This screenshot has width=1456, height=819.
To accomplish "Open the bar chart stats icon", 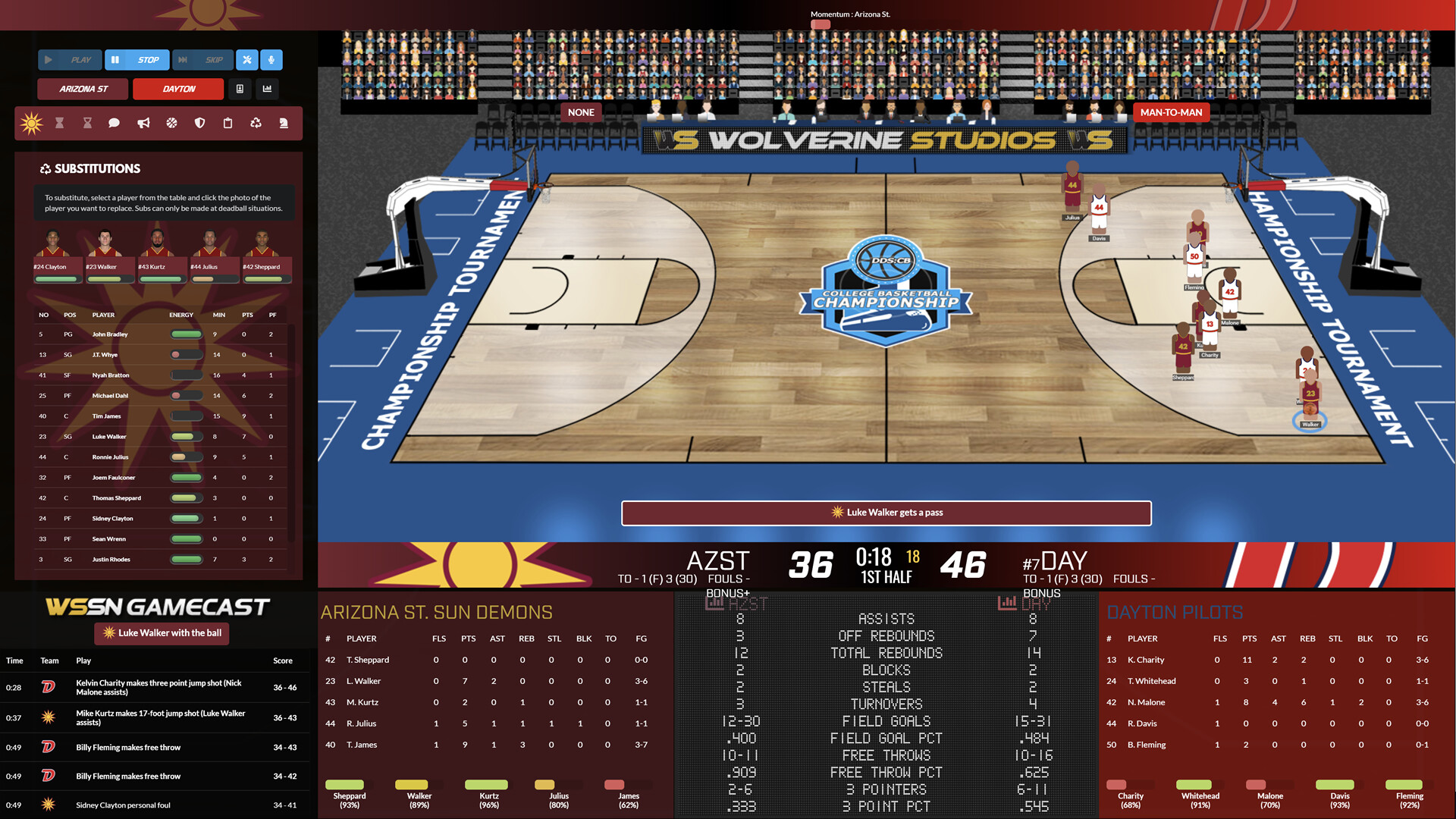I will click(x=267, y=89).
